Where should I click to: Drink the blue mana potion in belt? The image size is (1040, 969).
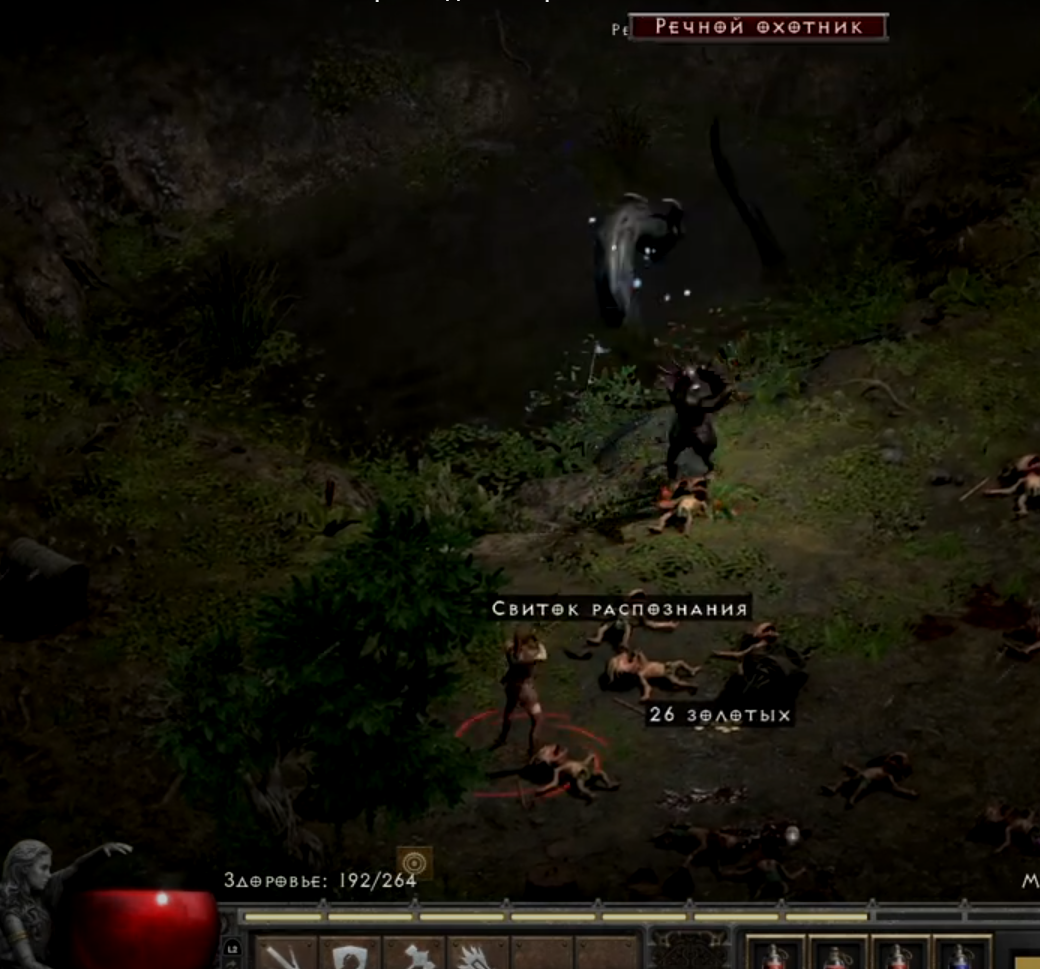(x=960, y=954)
